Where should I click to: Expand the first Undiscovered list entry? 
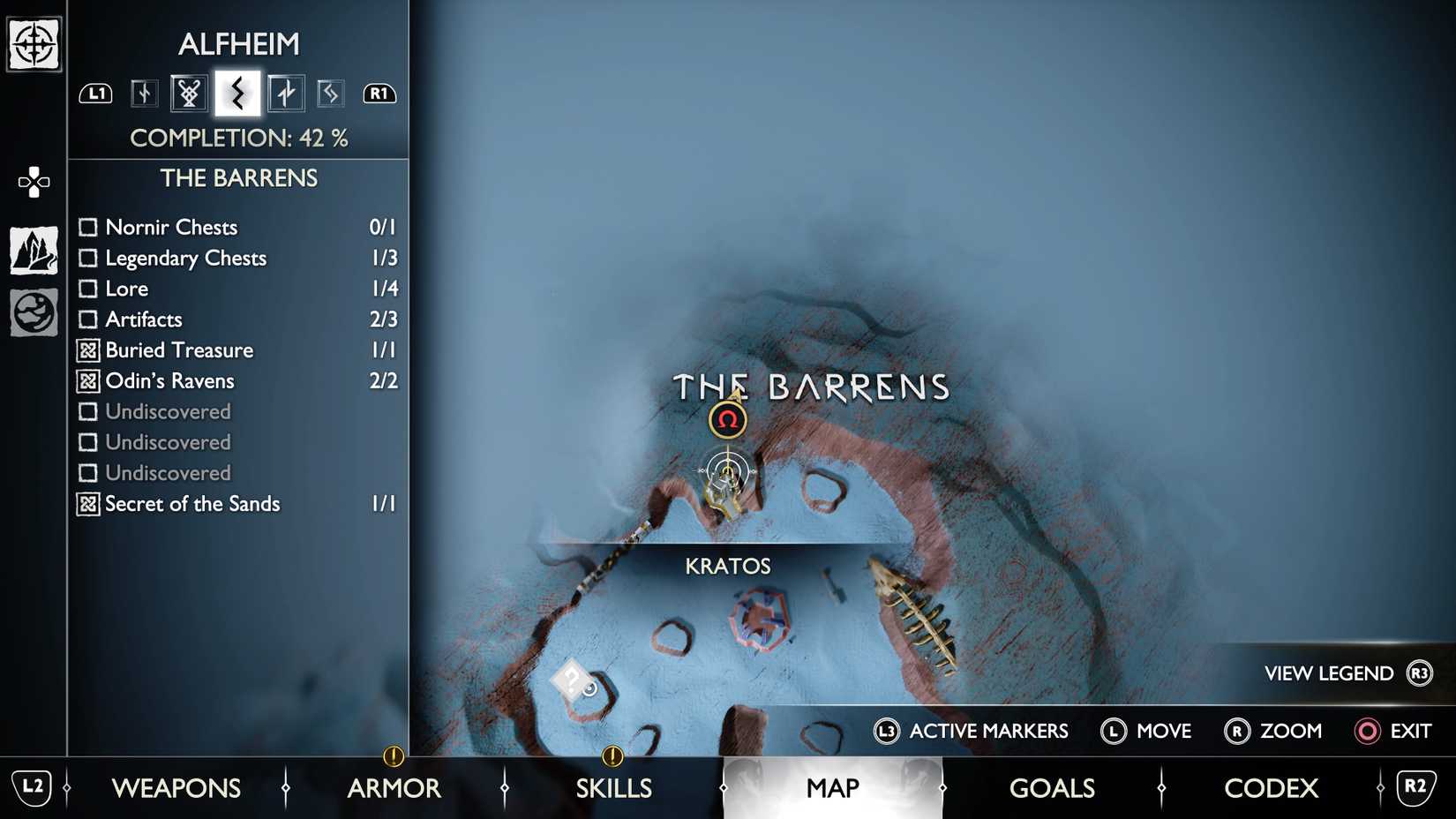(x=88, y=411)
